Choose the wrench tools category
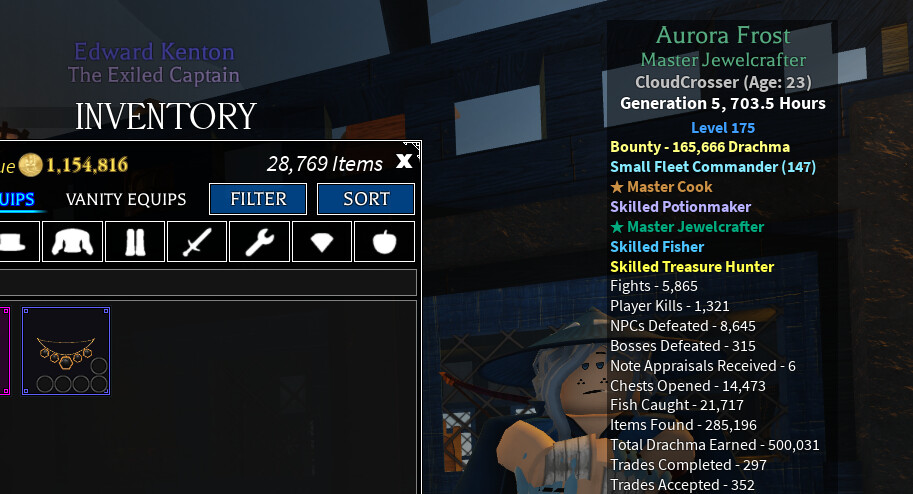 point(259,241)
